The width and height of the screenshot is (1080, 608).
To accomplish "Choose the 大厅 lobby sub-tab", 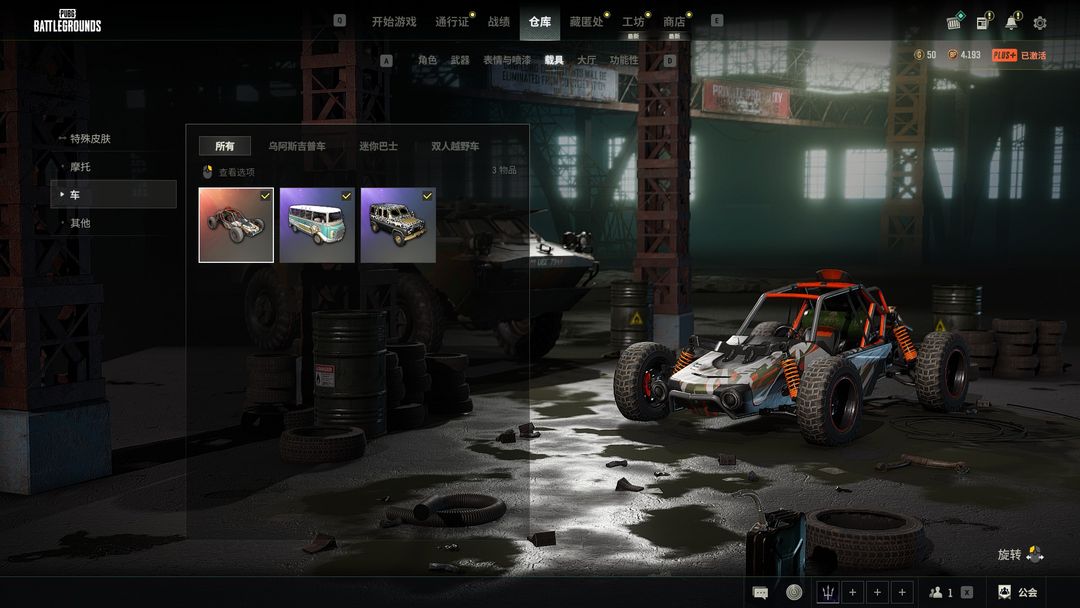I will 587,60.
